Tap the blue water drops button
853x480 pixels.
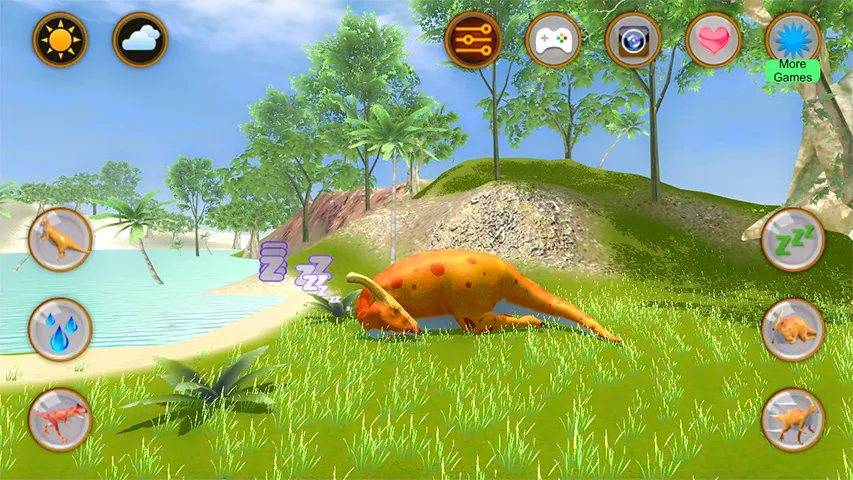60,329
